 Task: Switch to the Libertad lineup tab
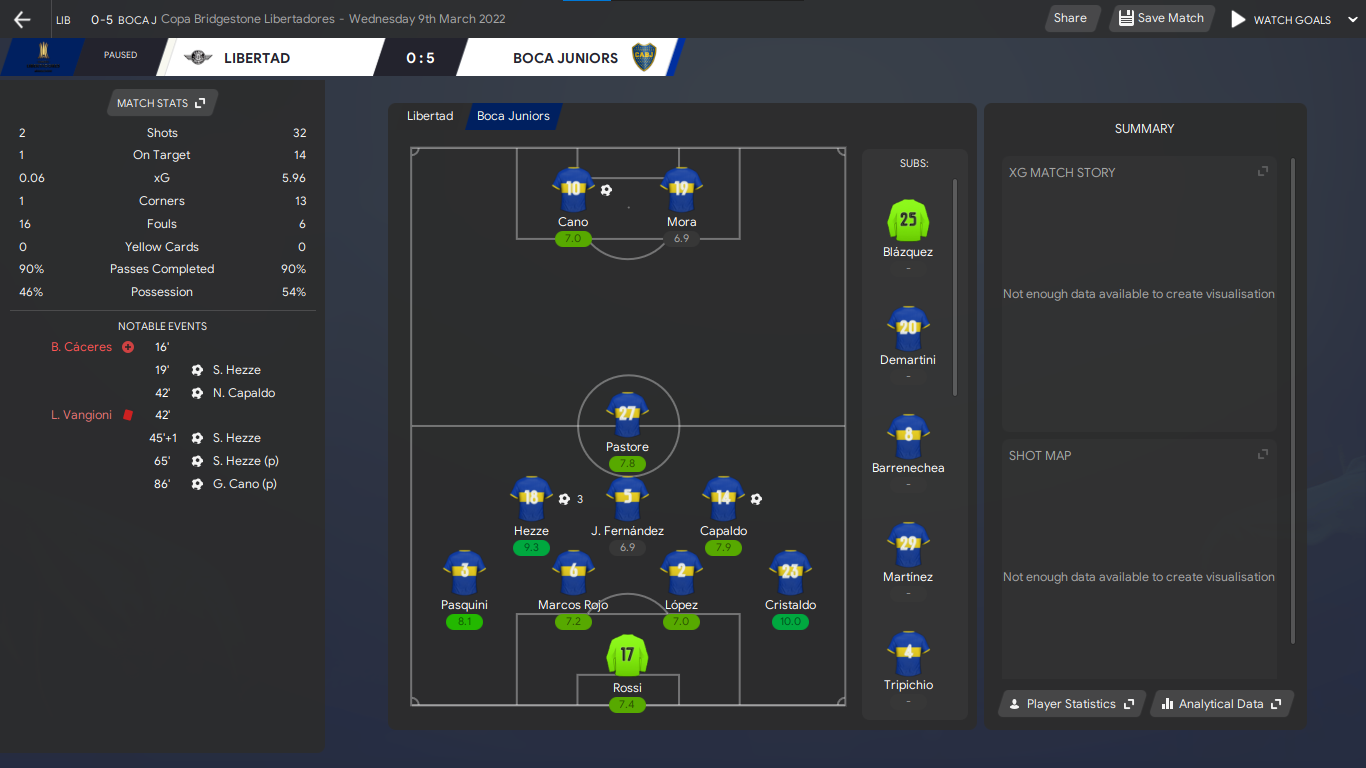coord(430,116)
